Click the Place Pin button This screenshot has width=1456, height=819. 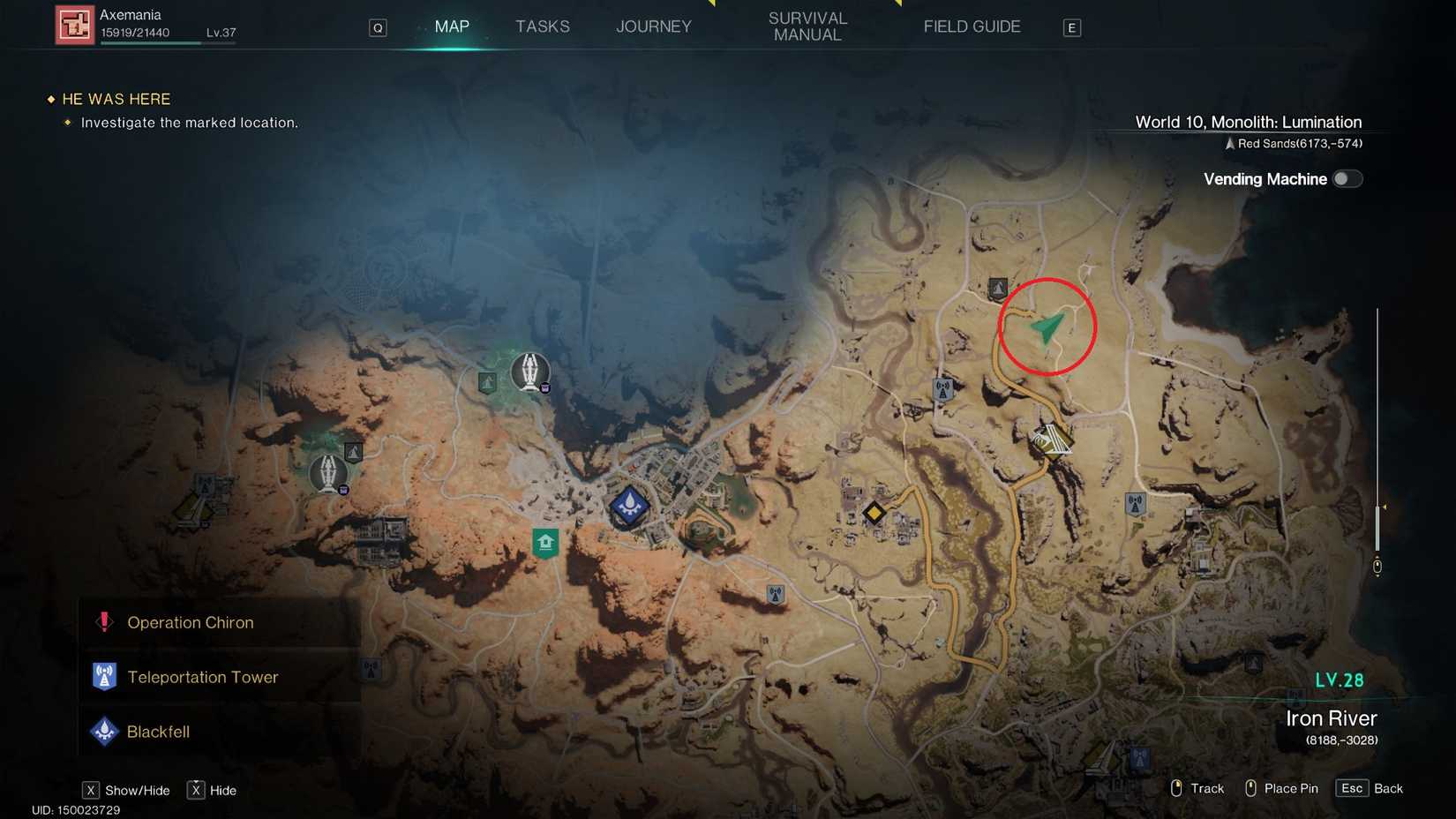pos(1281,788)
